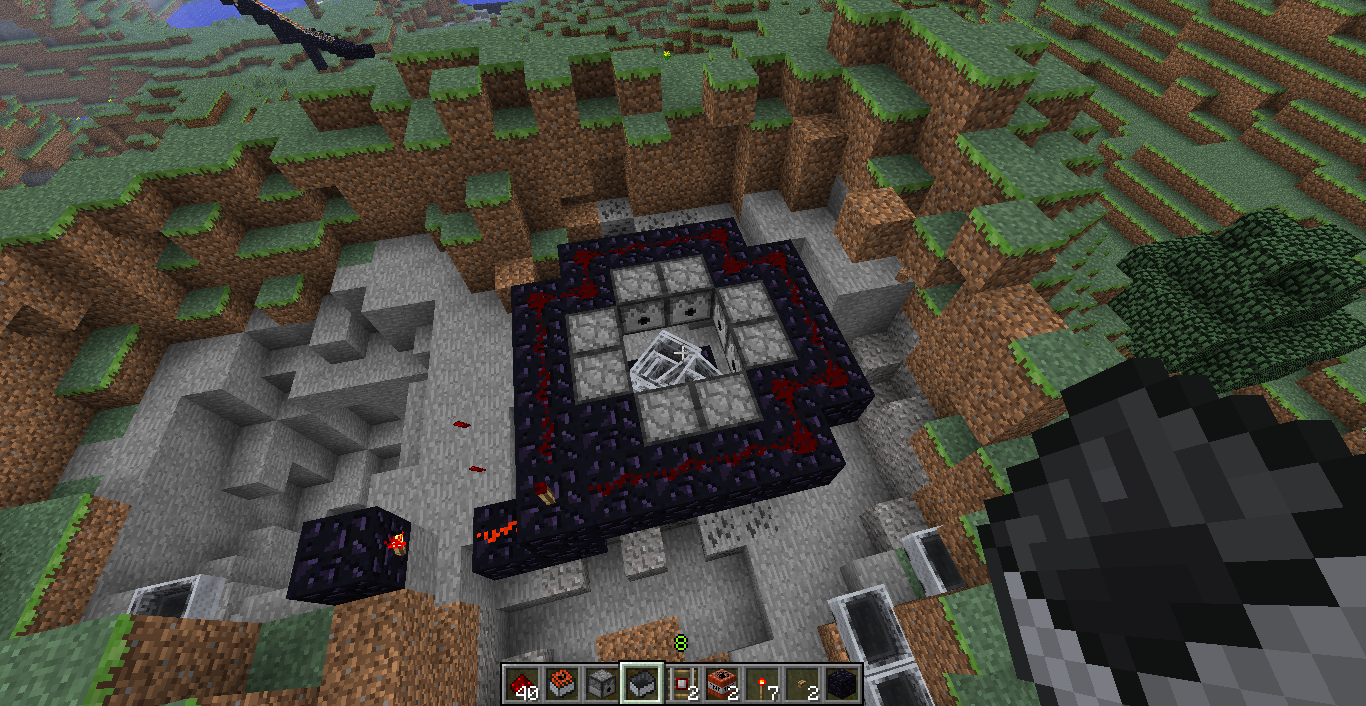
Task: Select the empty minecart hotbar slot
Action: pos(641,683)
